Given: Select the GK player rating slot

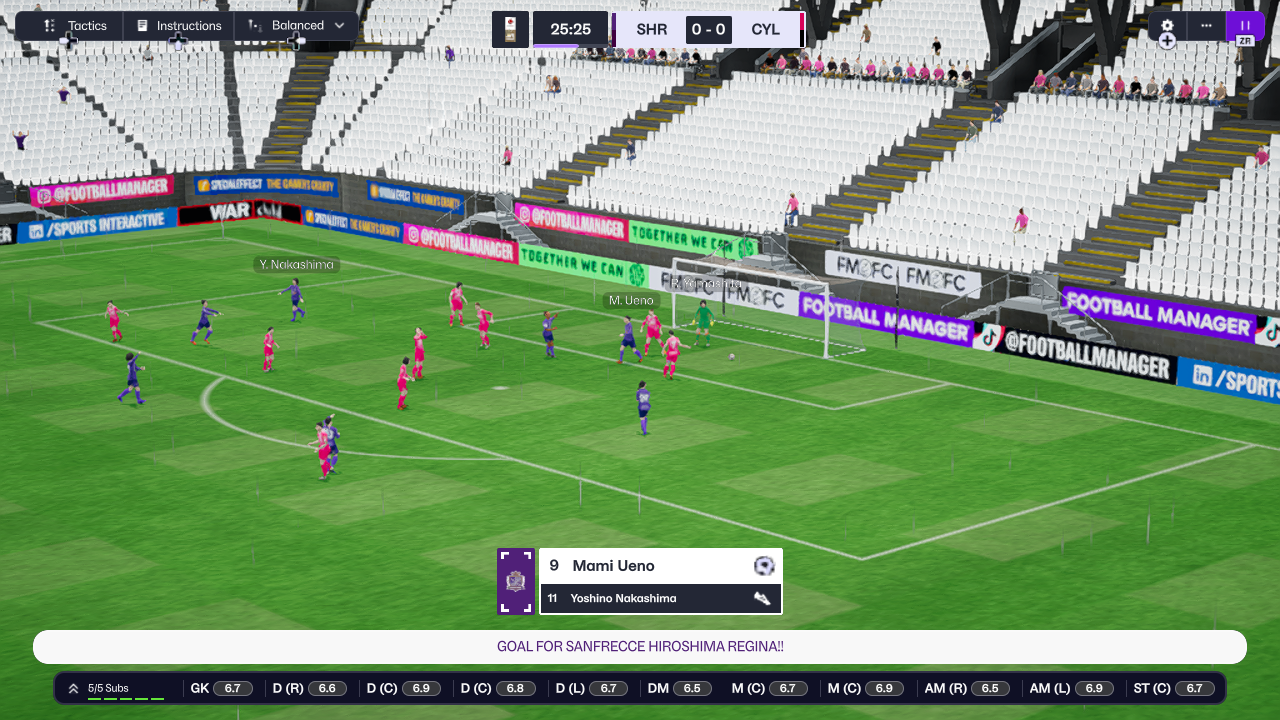Looking at the screenshot, I should [221, 688].
